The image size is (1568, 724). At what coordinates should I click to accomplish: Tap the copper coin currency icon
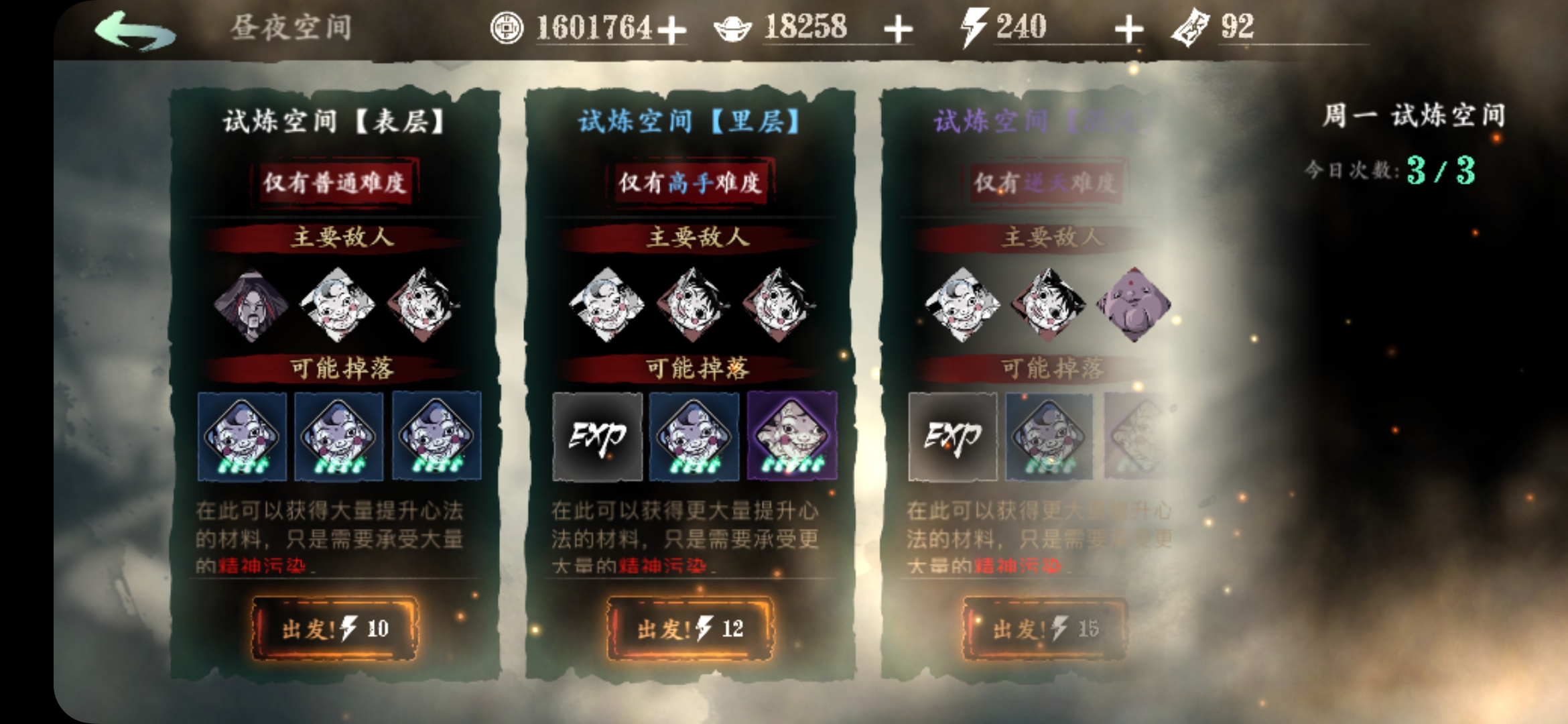pyautogui.click(x=508, y=28)
